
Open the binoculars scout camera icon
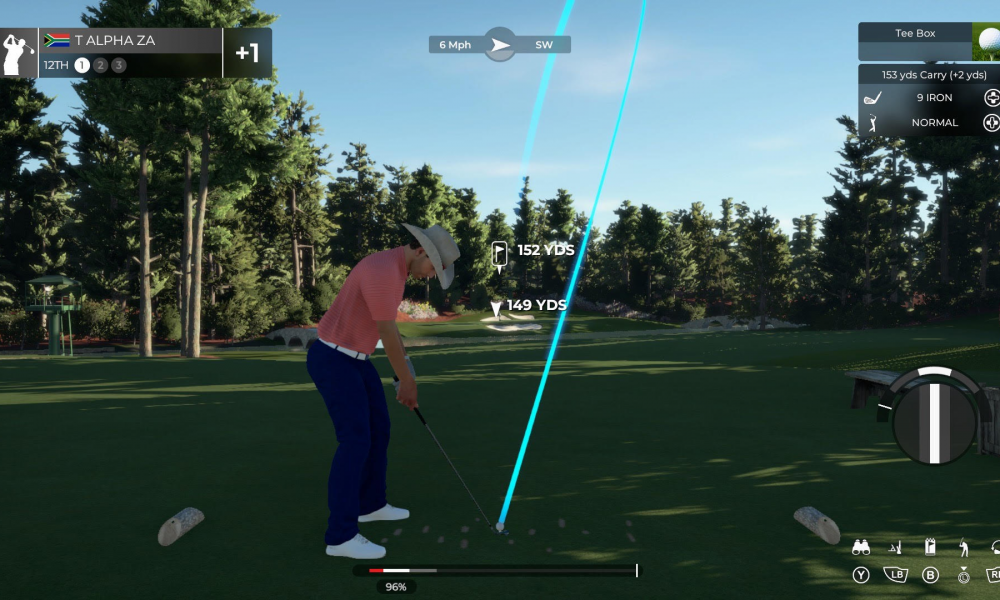click(x=860, y=547)
